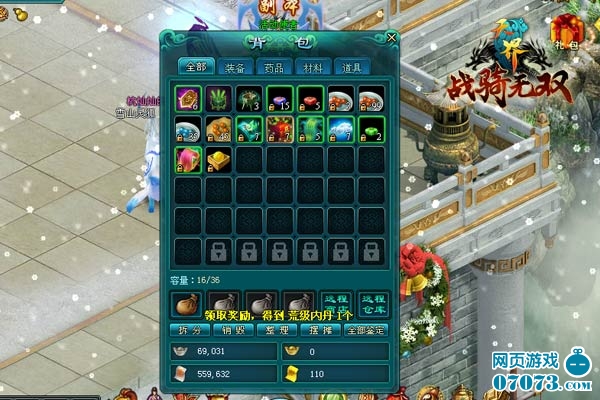This screenshot has height=400, width=600.
Task: Click the 销毁 destroy button
Action: [x=231, y=329]
